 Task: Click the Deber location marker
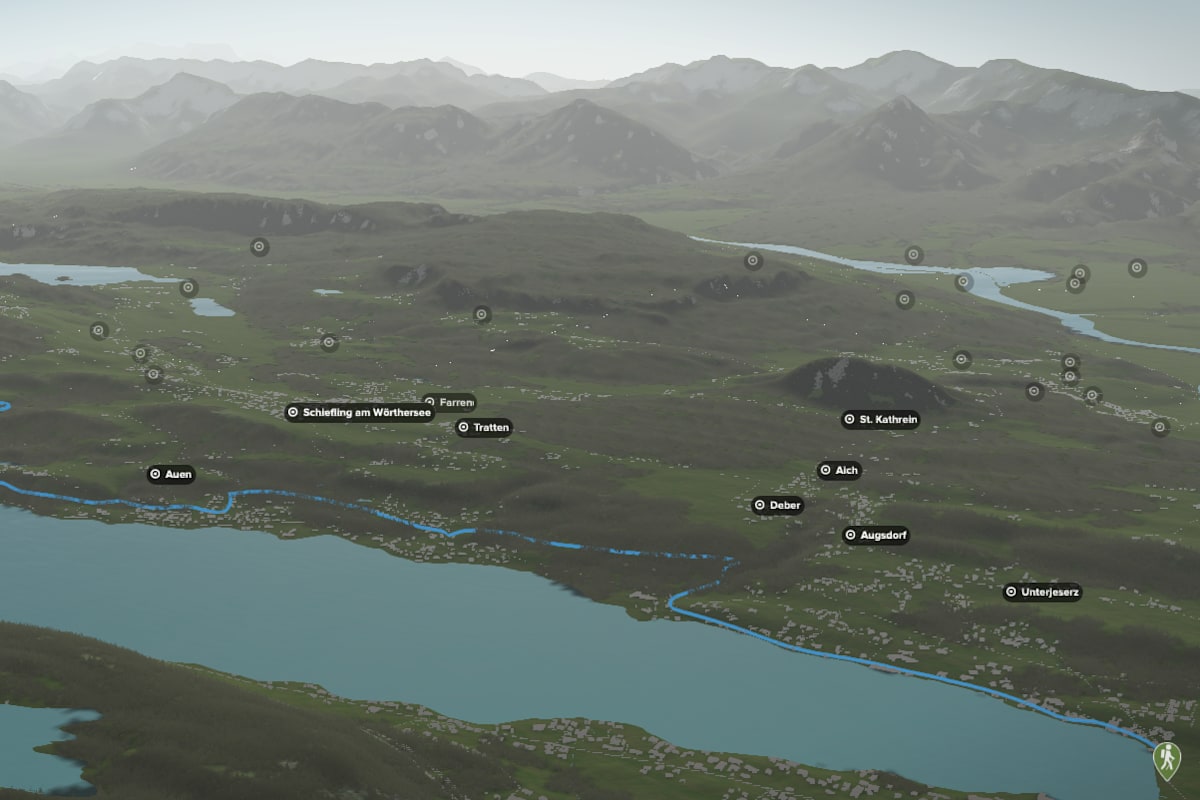pos(778,506)
